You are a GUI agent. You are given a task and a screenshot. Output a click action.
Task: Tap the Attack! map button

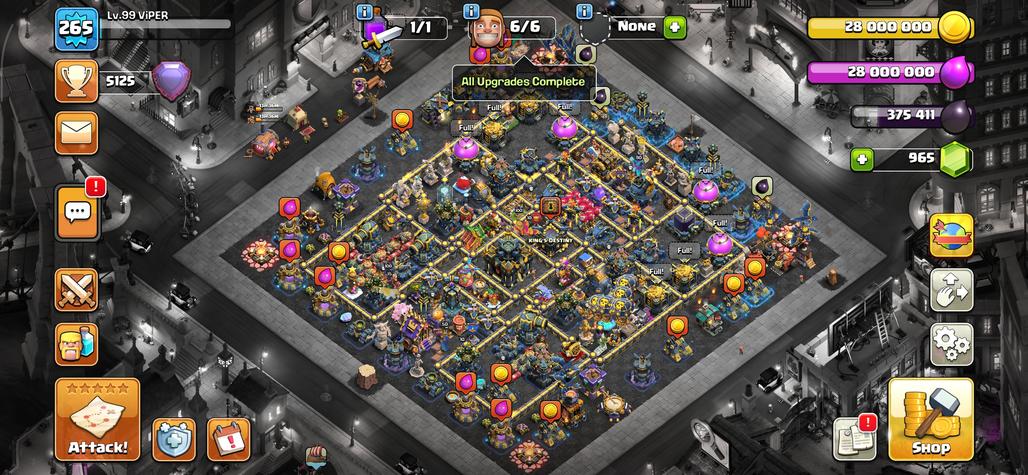pos(98,420)
